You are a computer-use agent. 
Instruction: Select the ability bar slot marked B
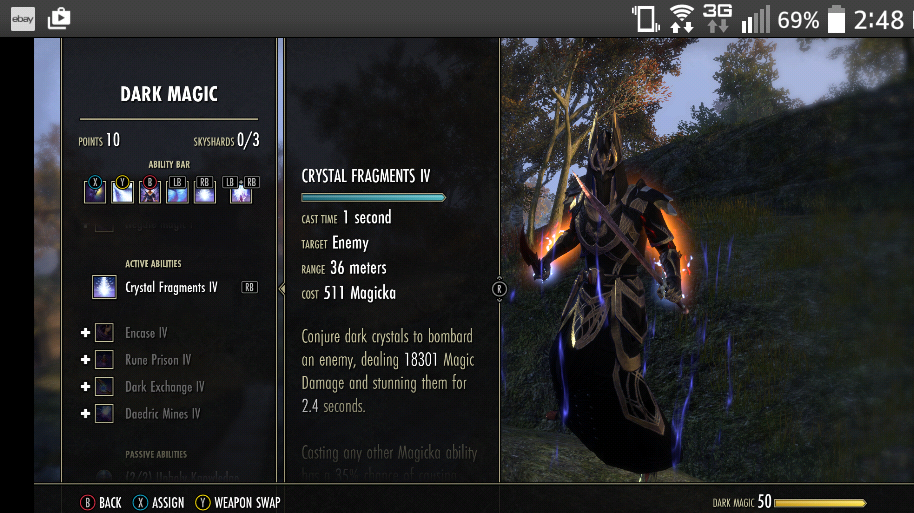(x=150, y=192)
